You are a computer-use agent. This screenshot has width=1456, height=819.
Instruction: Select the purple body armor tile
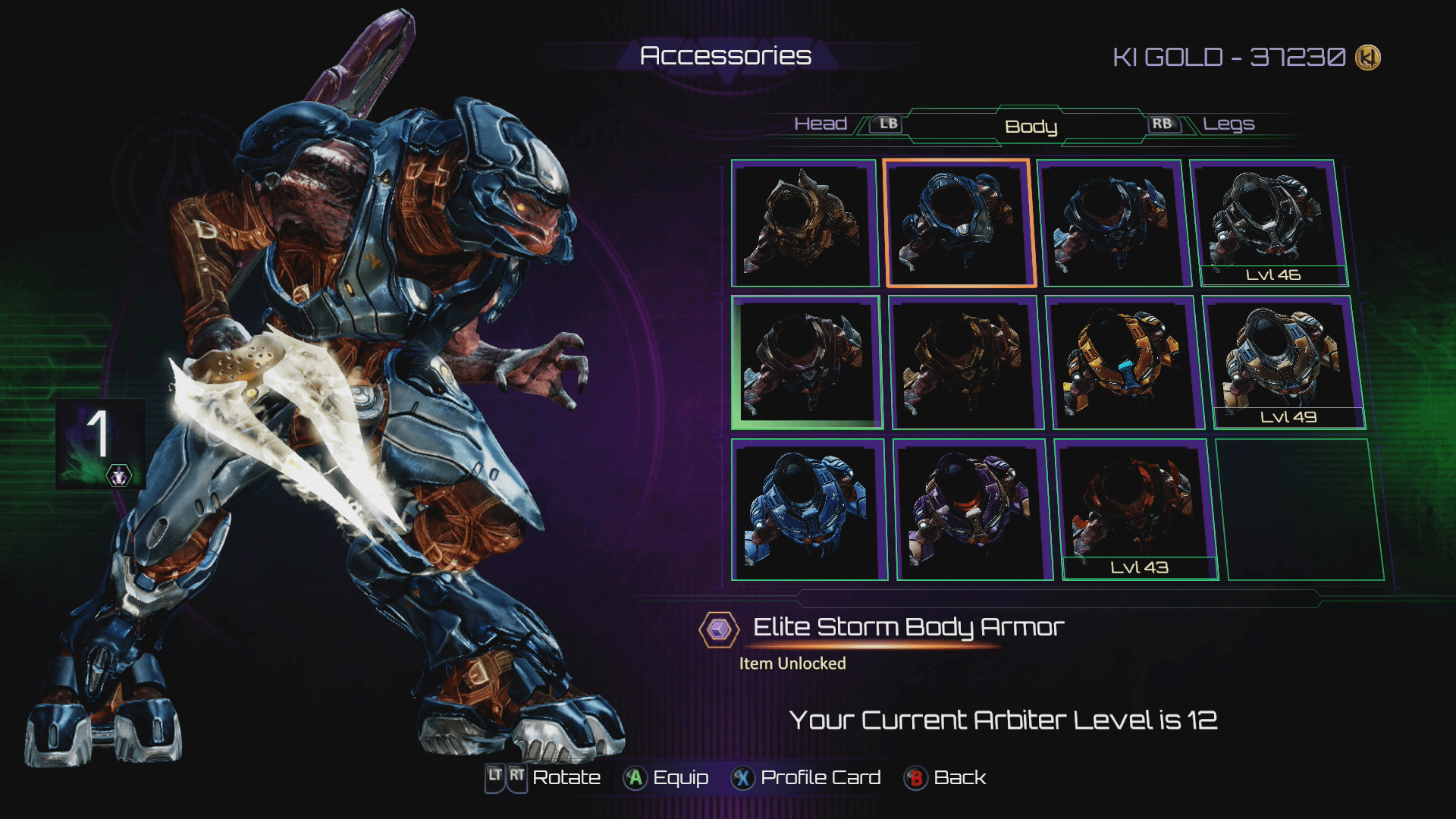click(x=974, y=510)
